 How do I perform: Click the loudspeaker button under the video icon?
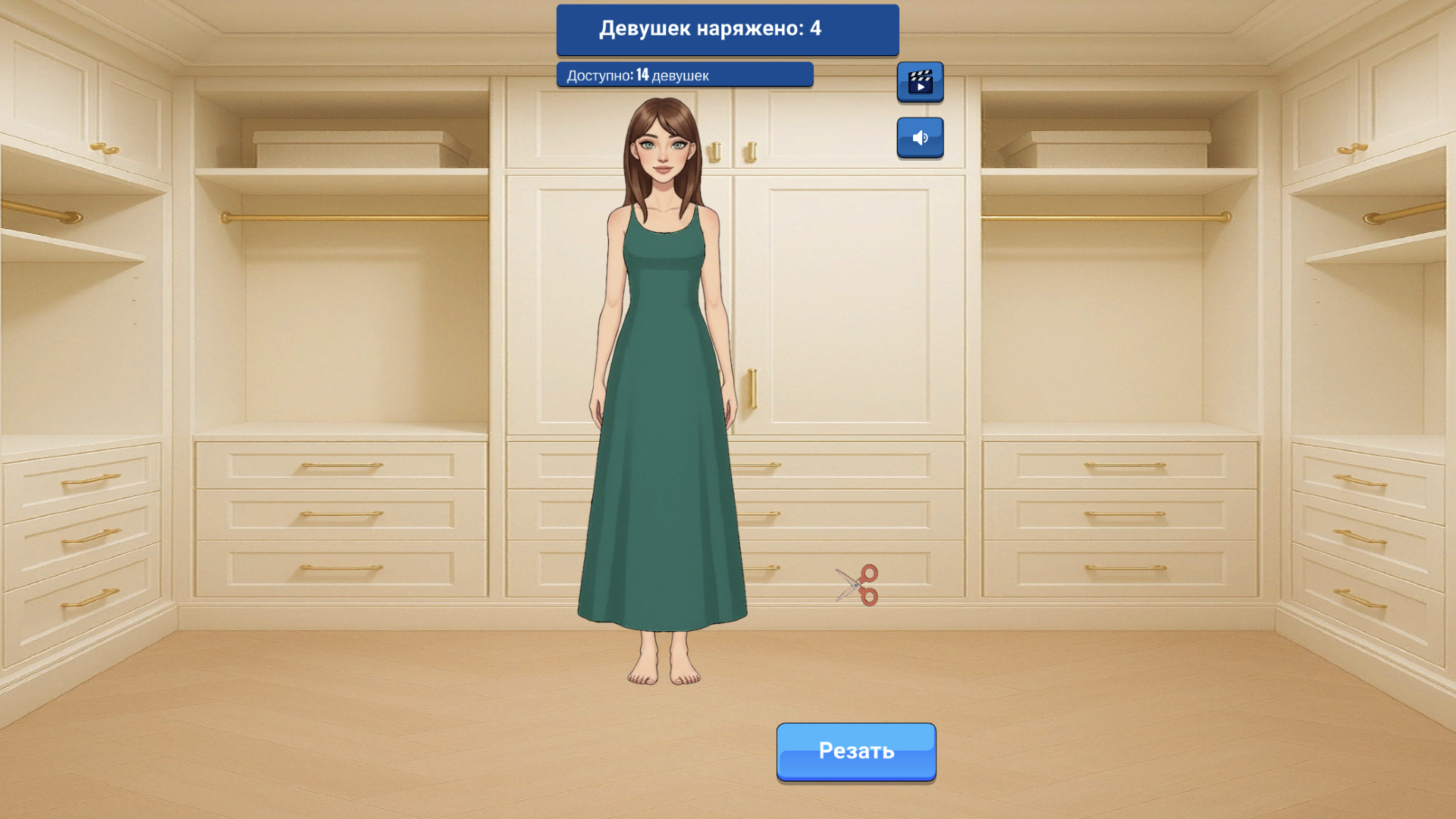[x=920, y=137]
